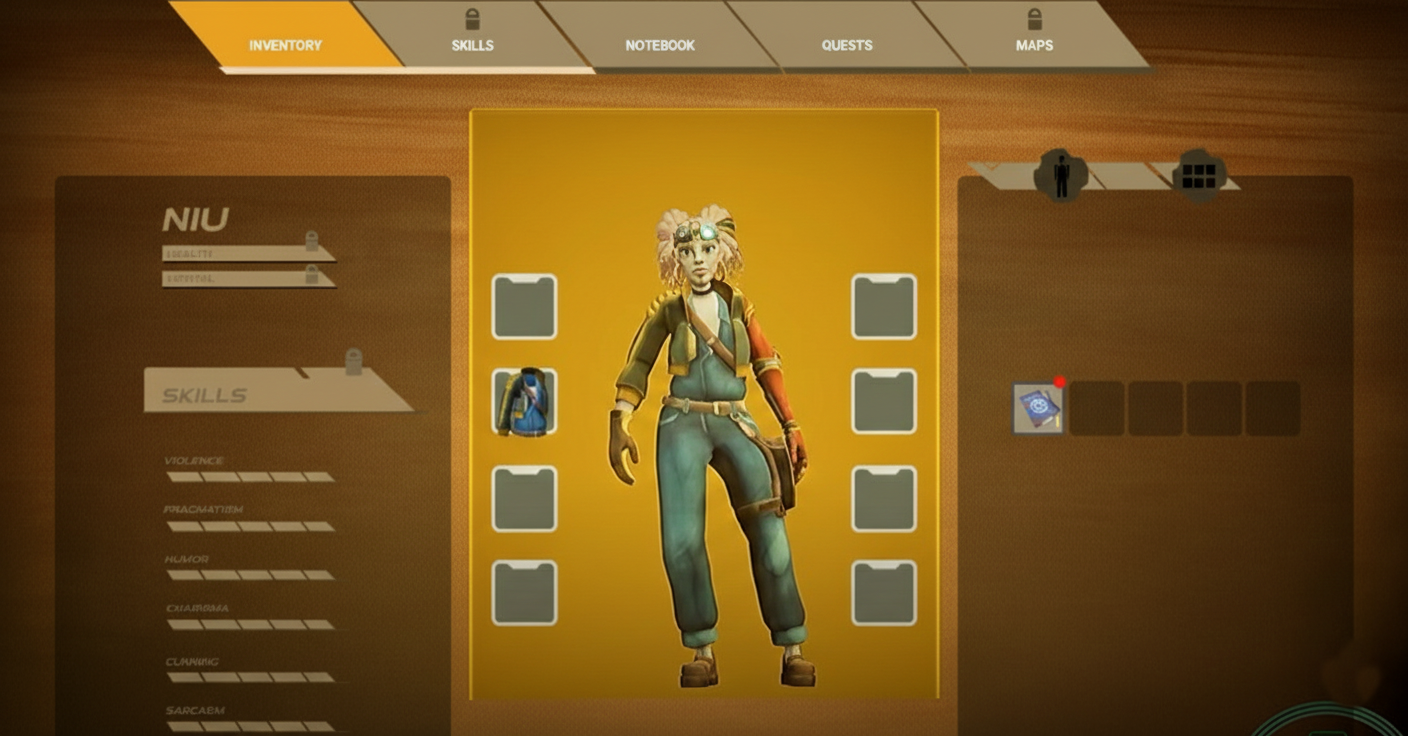Open the locked Skills tab
This screenshot has width=1408, height=736.
point(472,45)
